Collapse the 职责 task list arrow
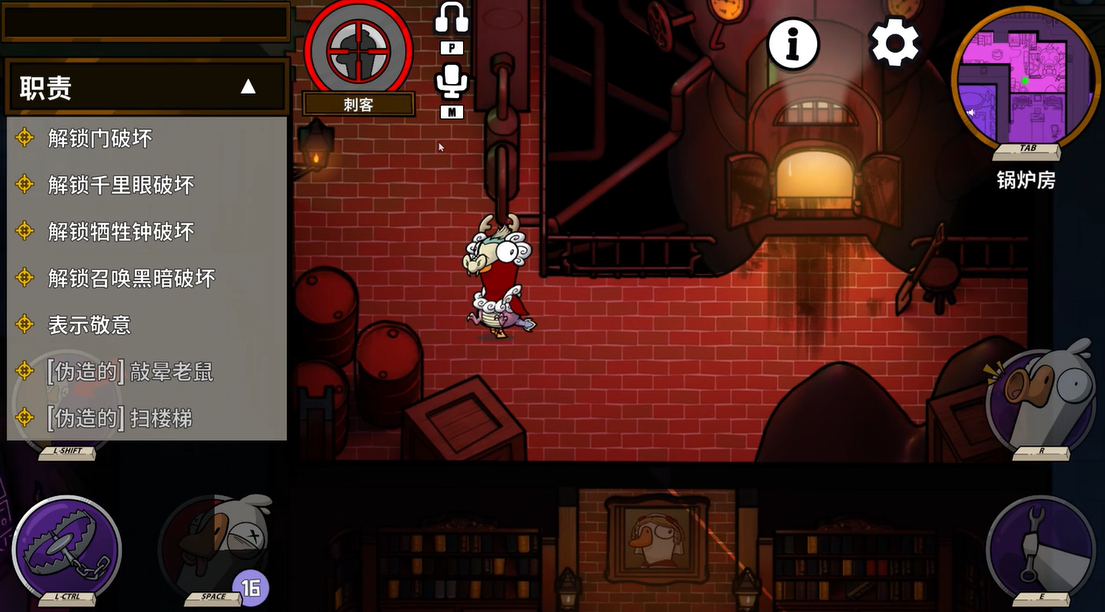Viewport: 1105px width, 612px height. 248,87
